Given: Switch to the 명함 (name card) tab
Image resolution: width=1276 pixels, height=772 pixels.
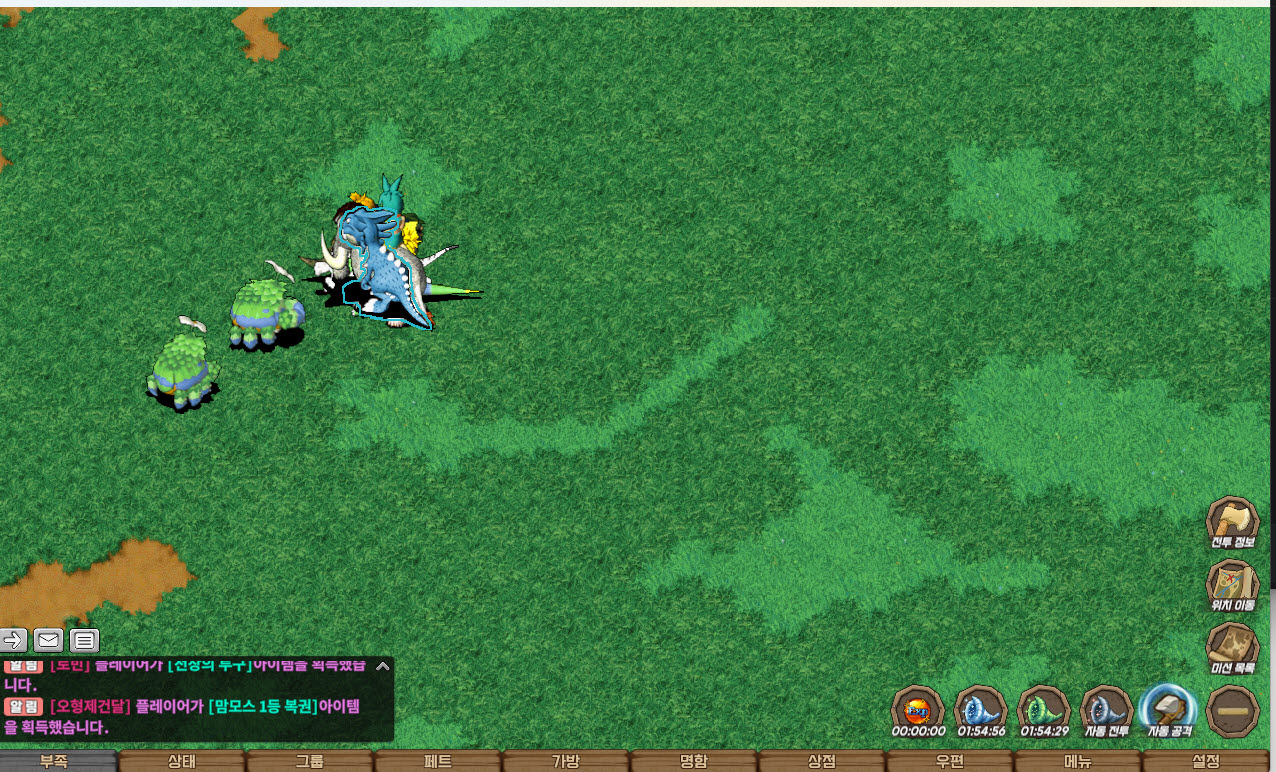Looking at the screenshot, I should [693, 761].
